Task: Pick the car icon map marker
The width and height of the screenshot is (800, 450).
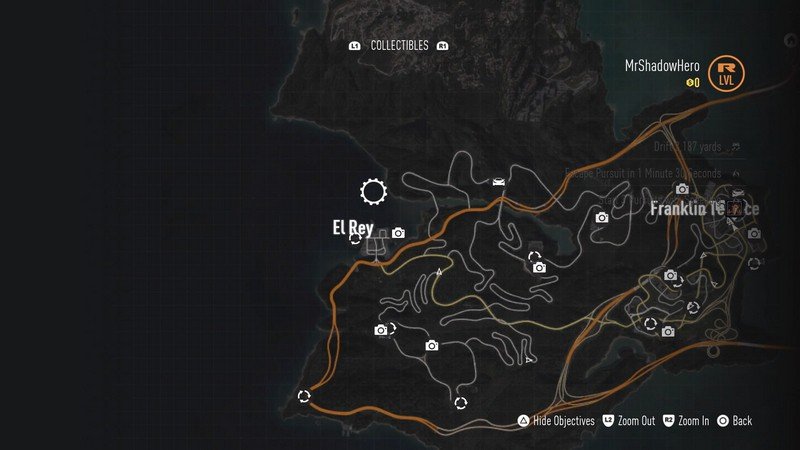Action: point(498,181)
